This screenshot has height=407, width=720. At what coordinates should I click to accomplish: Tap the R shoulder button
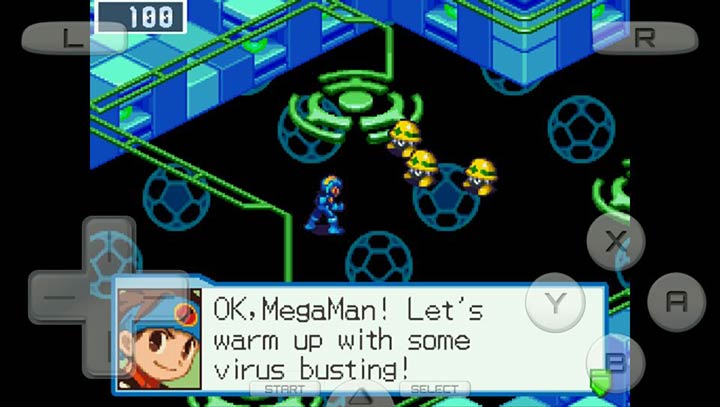tap(645, 38)
